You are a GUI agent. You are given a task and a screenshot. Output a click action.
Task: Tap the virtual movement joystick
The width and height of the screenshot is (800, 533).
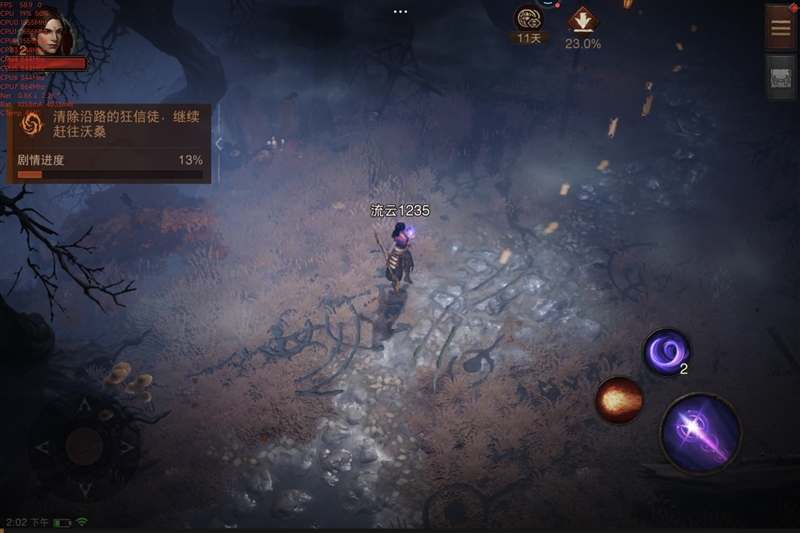84,446
